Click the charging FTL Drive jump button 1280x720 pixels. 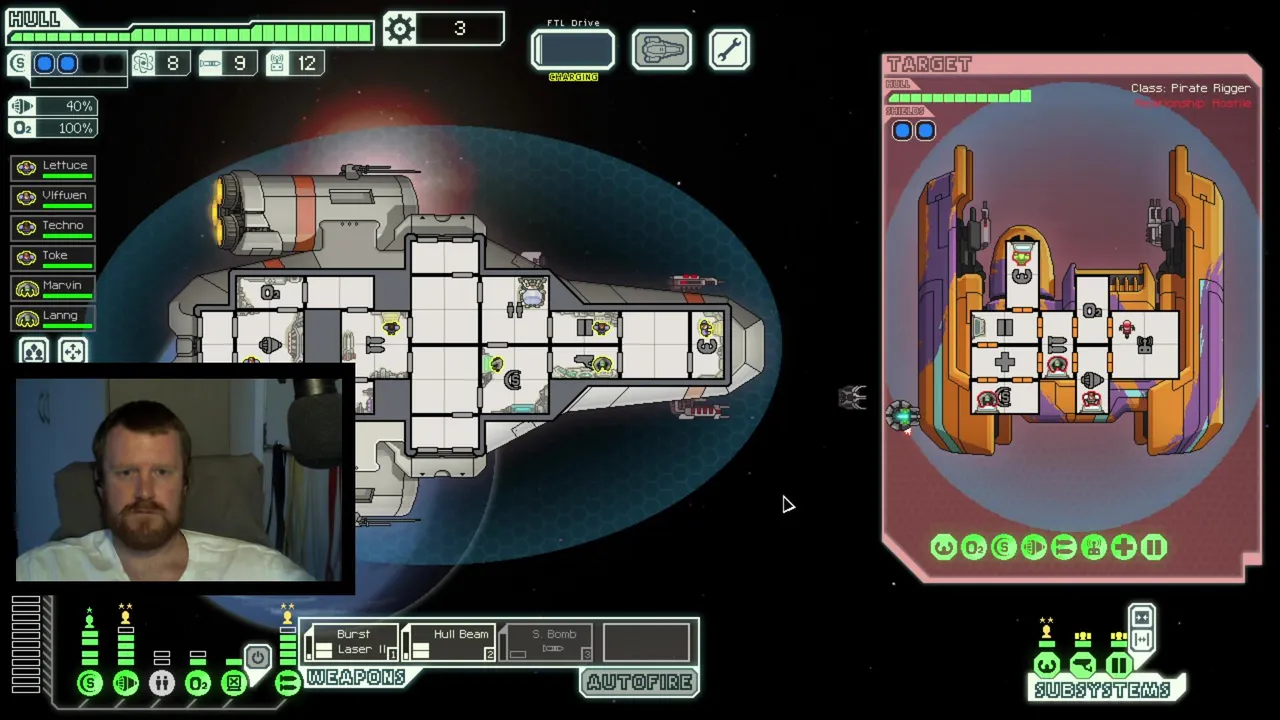pyautogui.click(x=573, y=50)
